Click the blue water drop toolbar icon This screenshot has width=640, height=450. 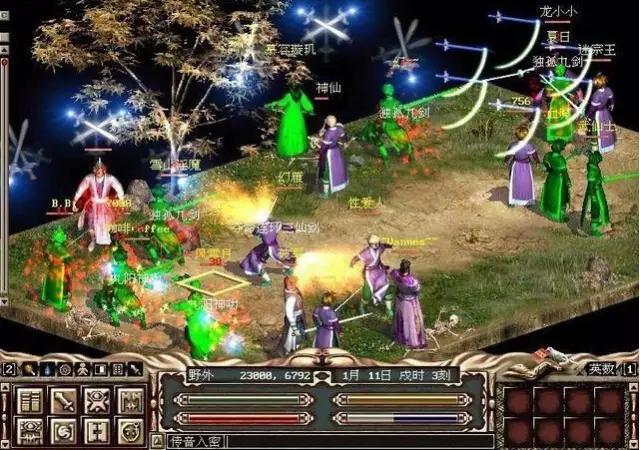pos(45,369)
